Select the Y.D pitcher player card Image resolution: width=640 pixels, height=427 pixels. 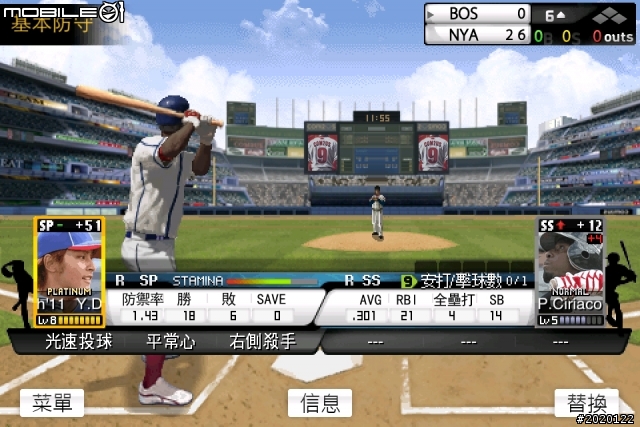69,272
